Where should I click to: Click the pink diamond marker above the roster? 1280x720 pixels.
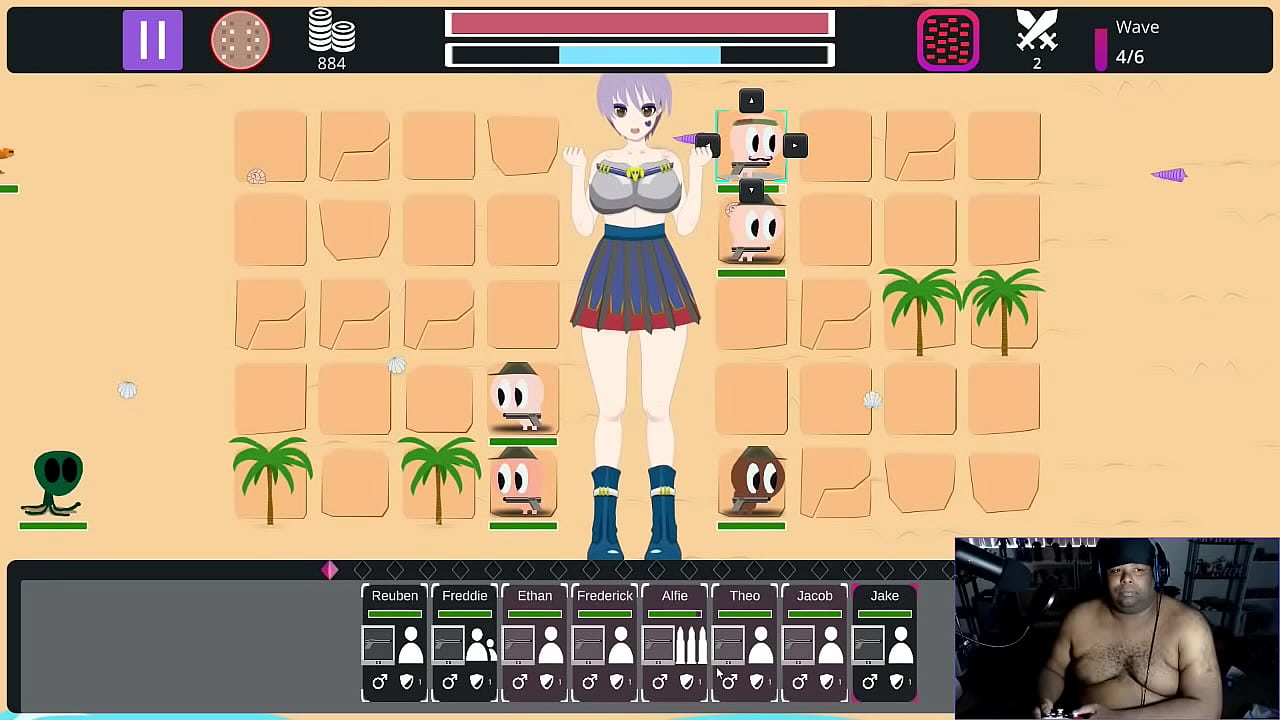(x=330, y=570)
